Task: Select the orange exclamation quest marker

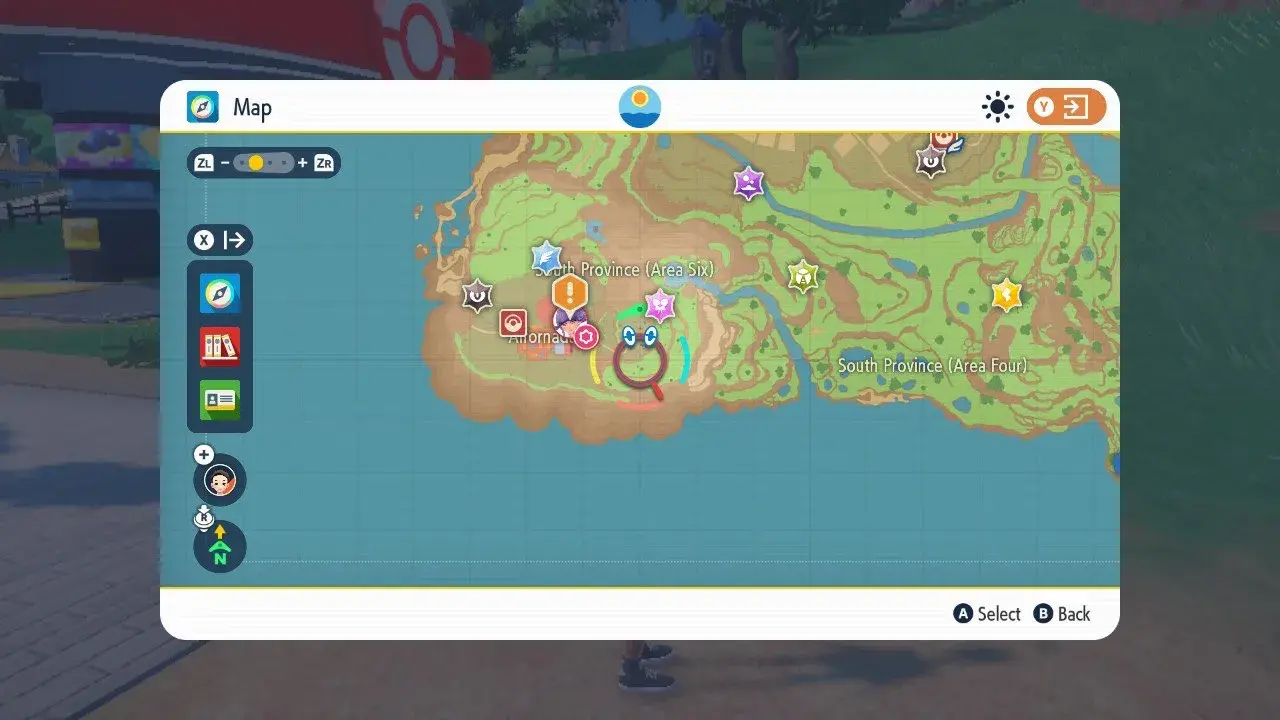Action: [570, 294]
